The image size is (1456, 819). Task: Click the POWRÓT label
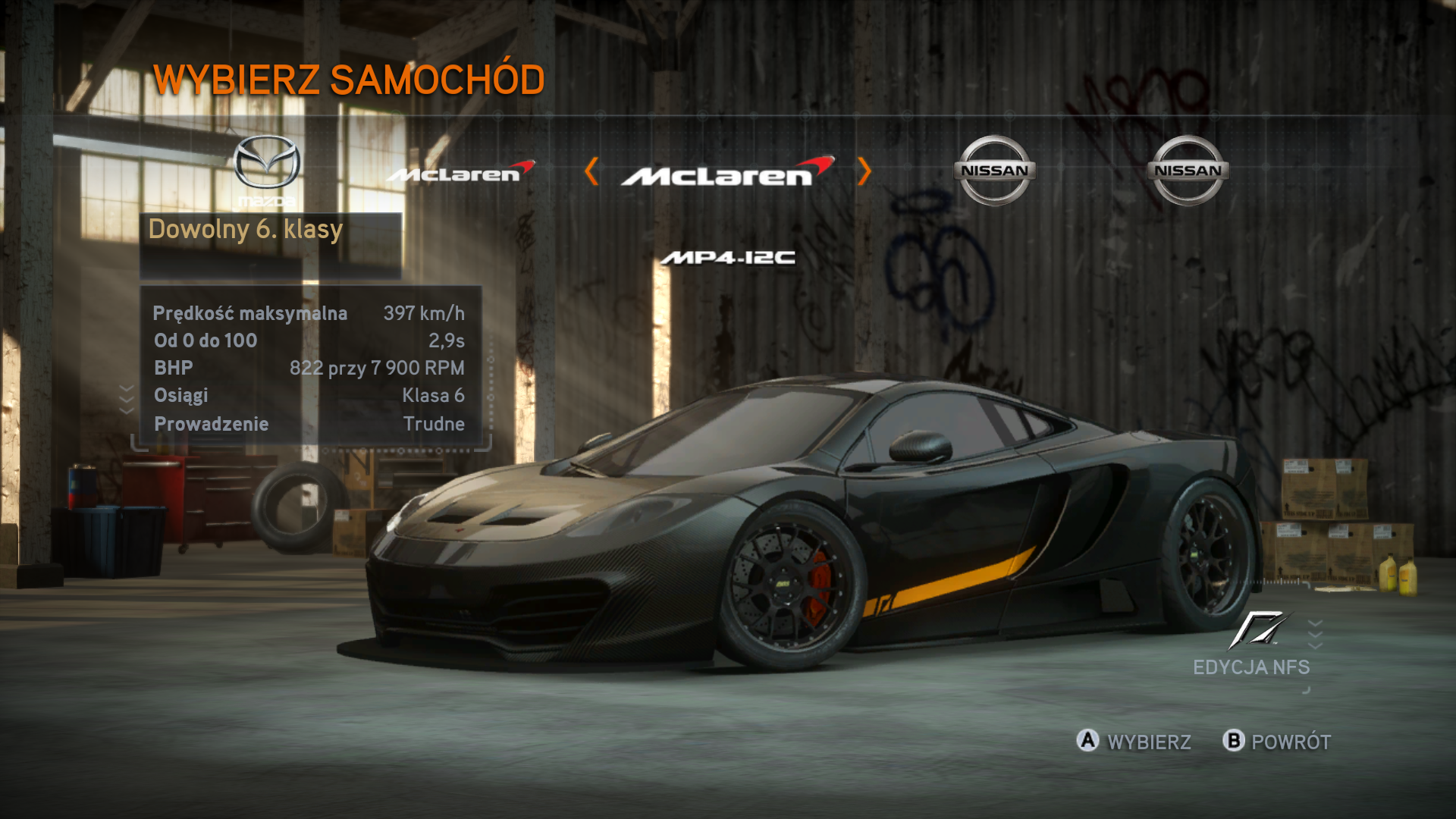pyautogui.click(x=1289, y=742)
